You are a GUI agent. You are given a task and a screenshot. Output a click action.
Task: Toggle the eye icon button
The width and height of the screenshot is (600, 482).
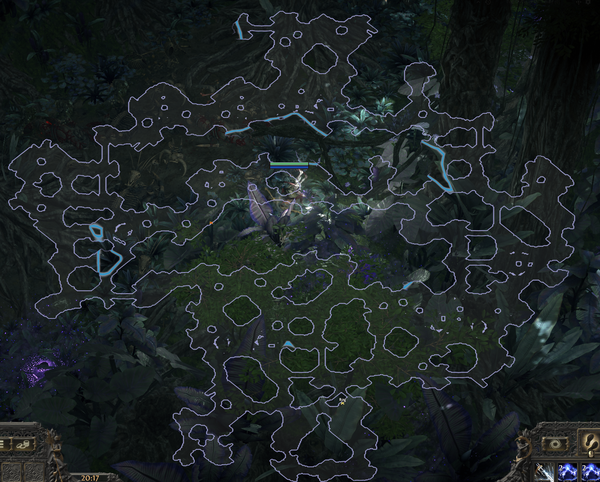coord(554,441)
